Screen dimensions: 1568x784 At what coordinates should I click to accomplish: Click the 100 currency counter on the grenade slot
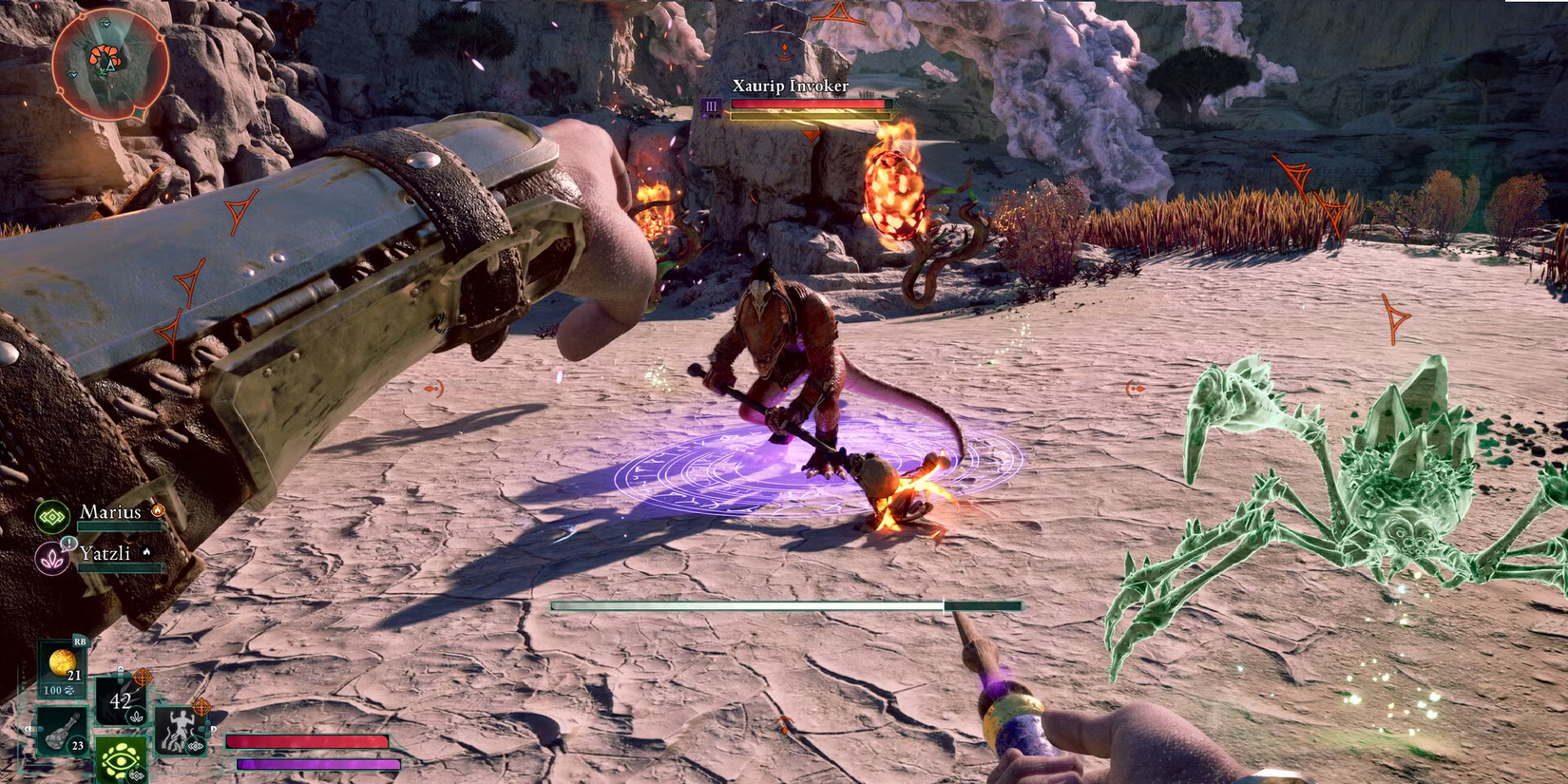55,691
